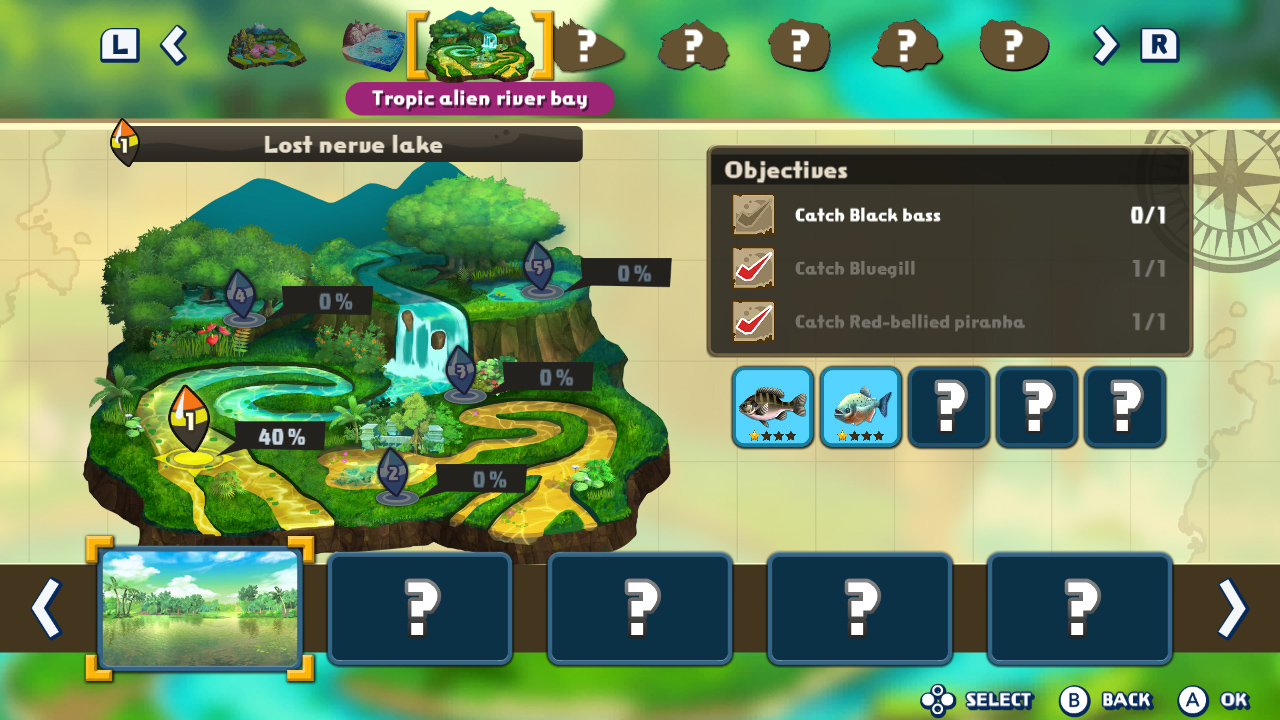Select the Bluegill fish thumbnail icon

(772, 406)
